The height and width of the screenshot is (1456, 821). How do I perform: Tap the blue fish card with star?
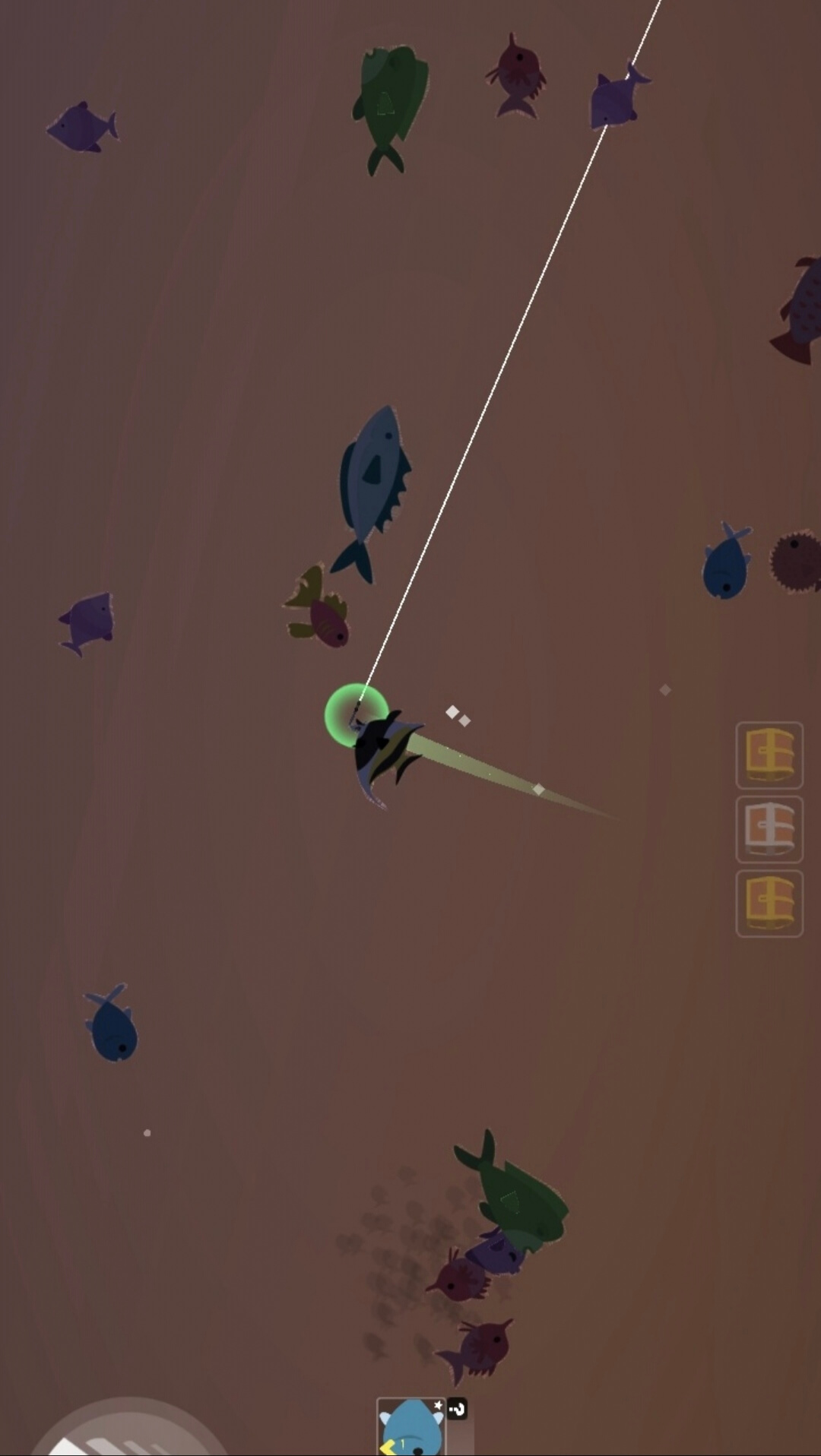410,1426
